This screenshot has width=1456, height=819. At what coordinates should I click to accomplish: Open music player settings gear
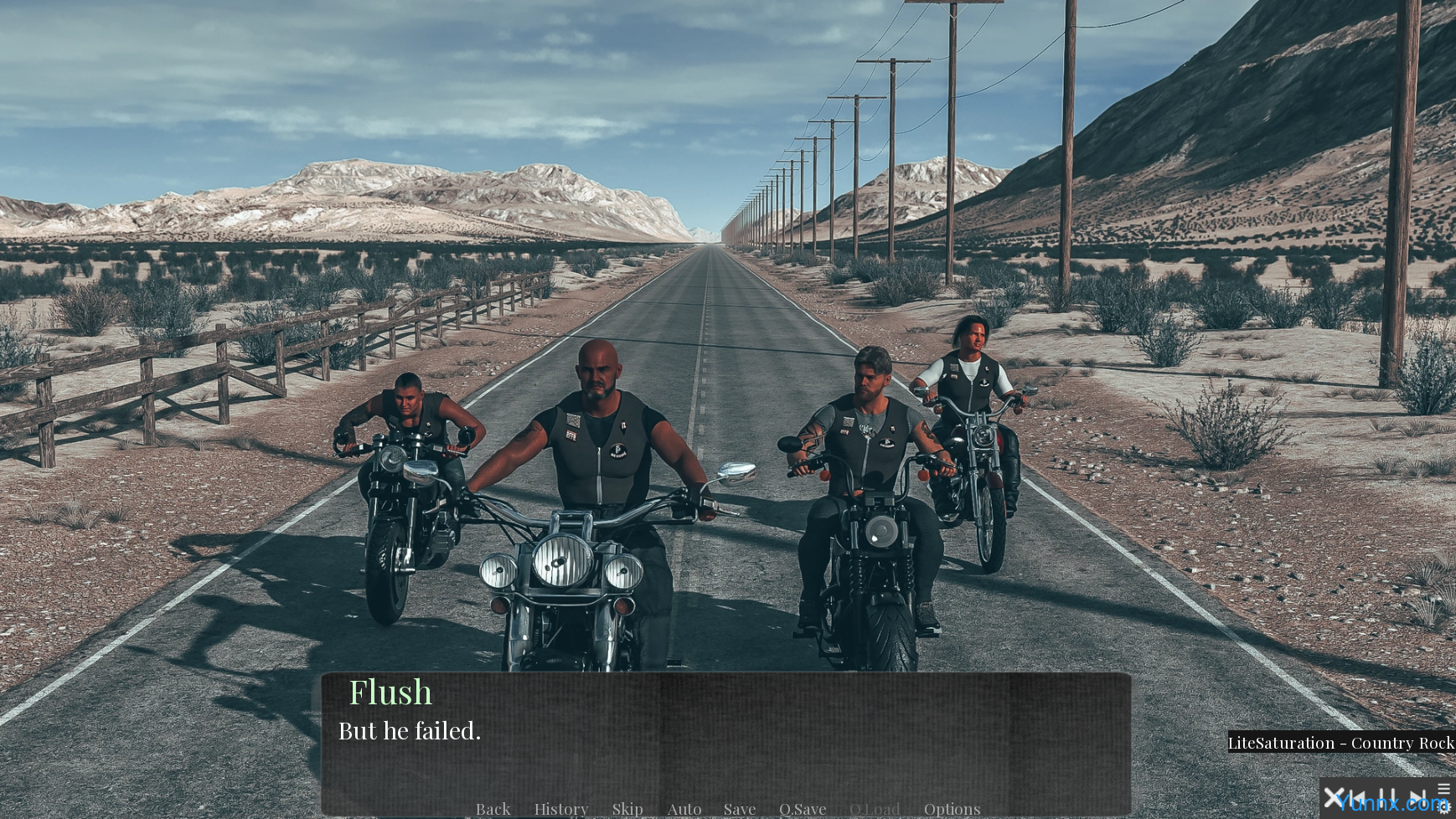(1443, 808)
